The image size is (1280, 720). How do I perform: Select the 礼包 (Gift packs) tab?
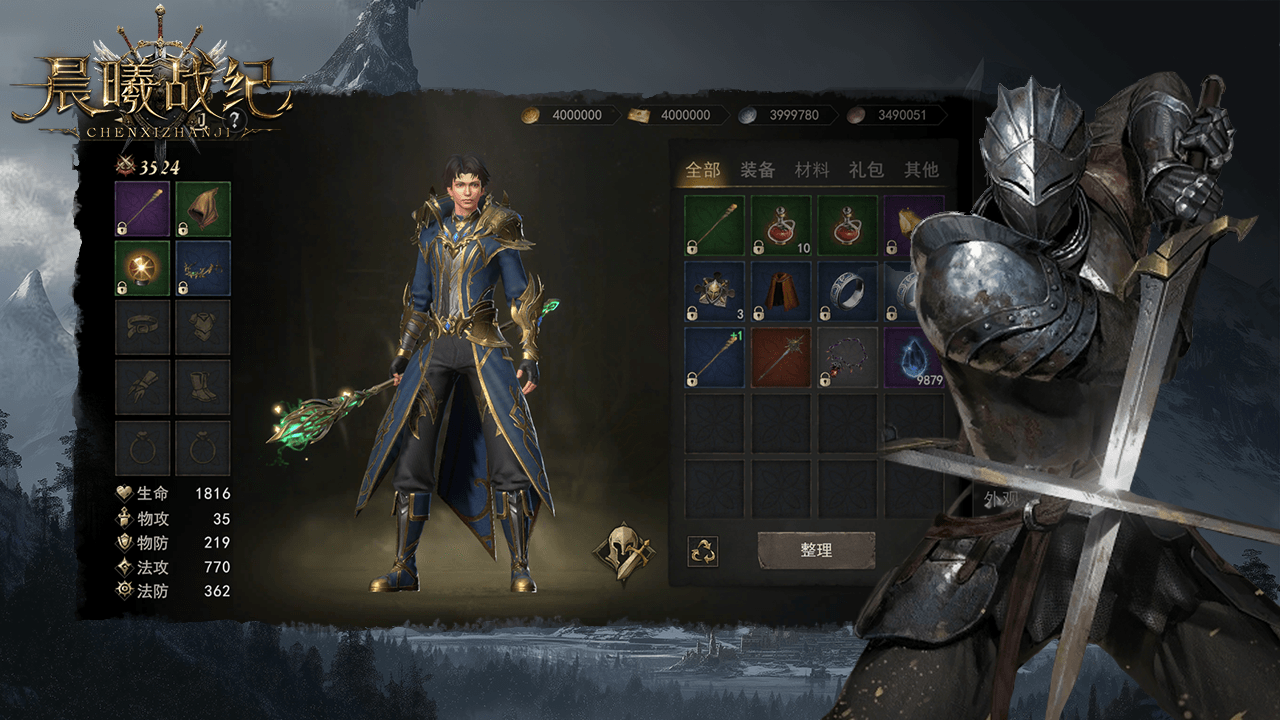click(x=866, y=170)
